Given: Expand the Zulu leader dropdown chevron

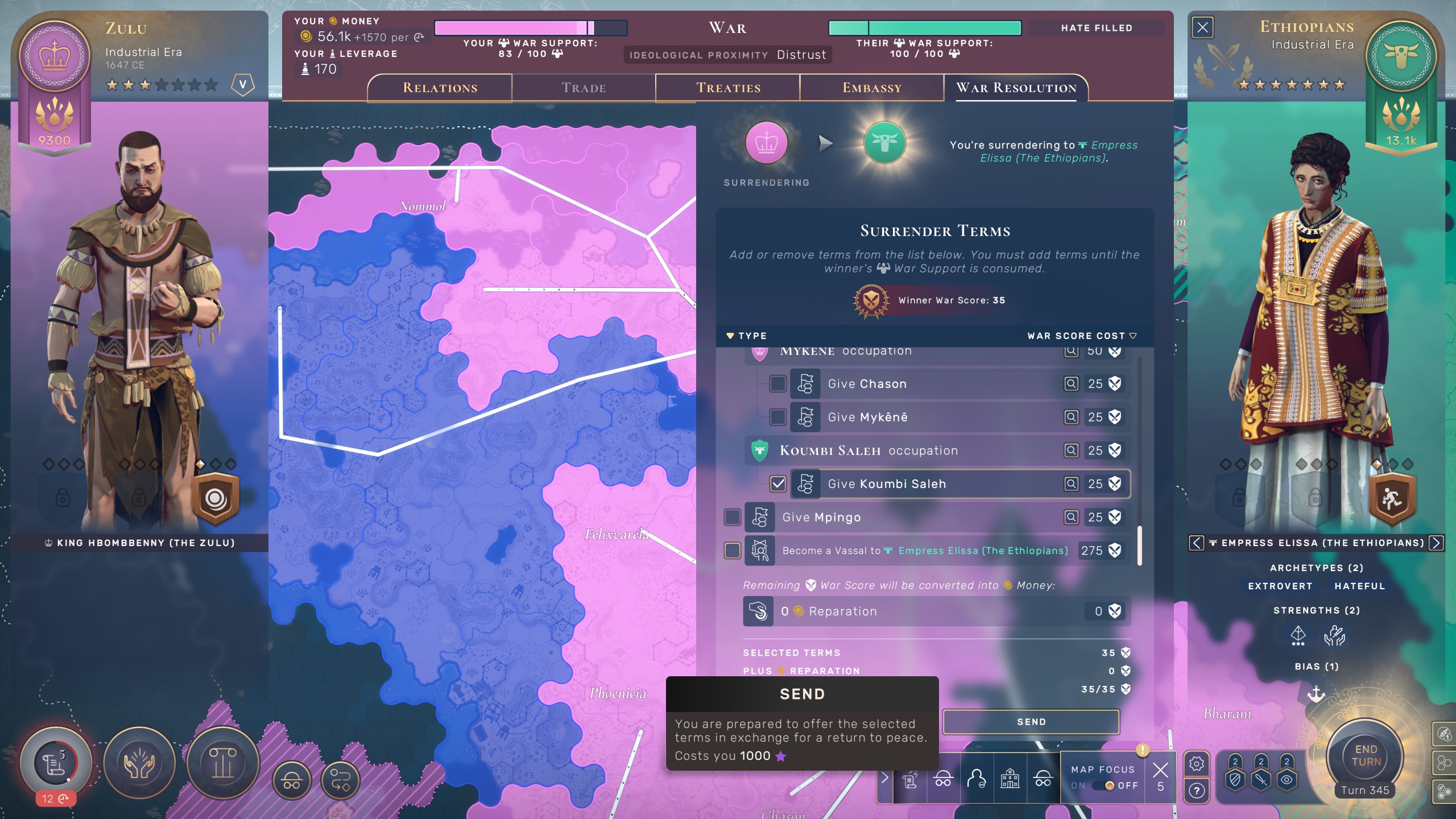Looking at the screenshot, I should click(243, 84).
